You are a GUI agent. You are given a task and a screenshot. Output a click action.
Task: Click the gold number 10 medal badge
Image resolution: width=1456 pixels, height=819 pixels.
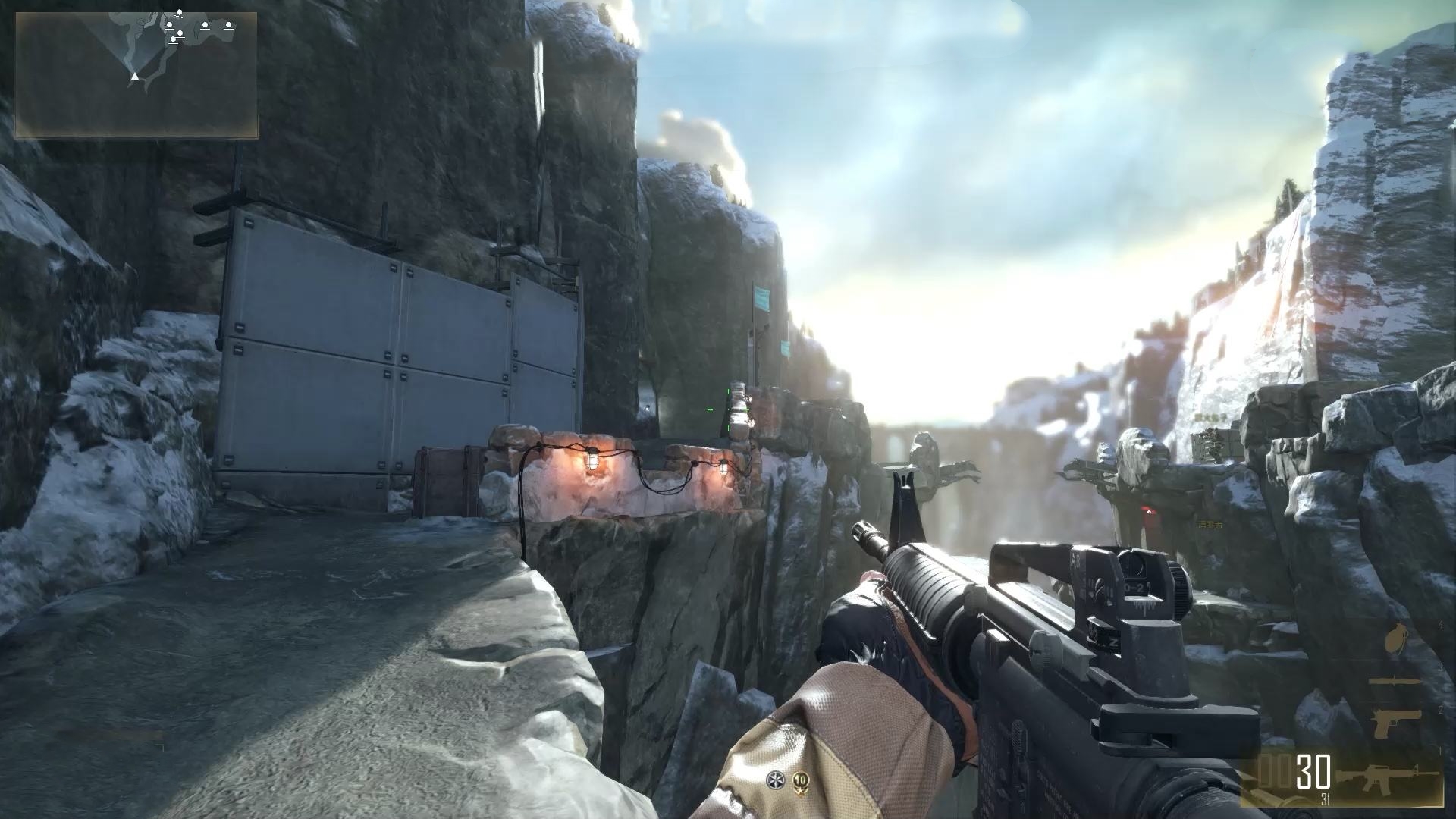point(799,780)
